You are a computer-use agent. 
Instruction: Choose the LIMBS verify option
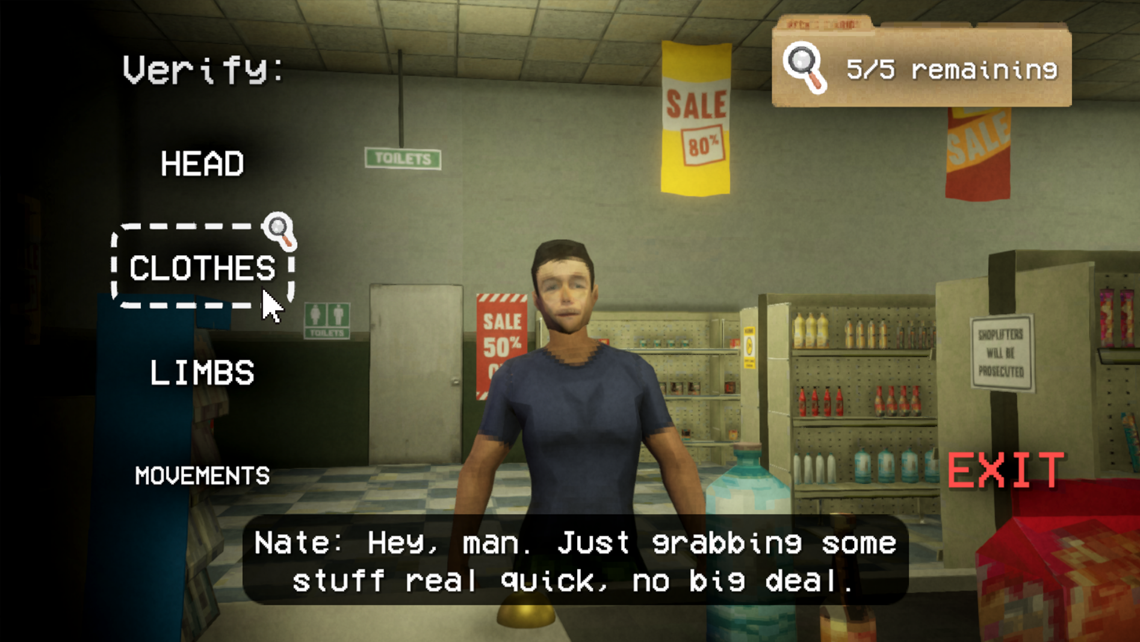202,373
